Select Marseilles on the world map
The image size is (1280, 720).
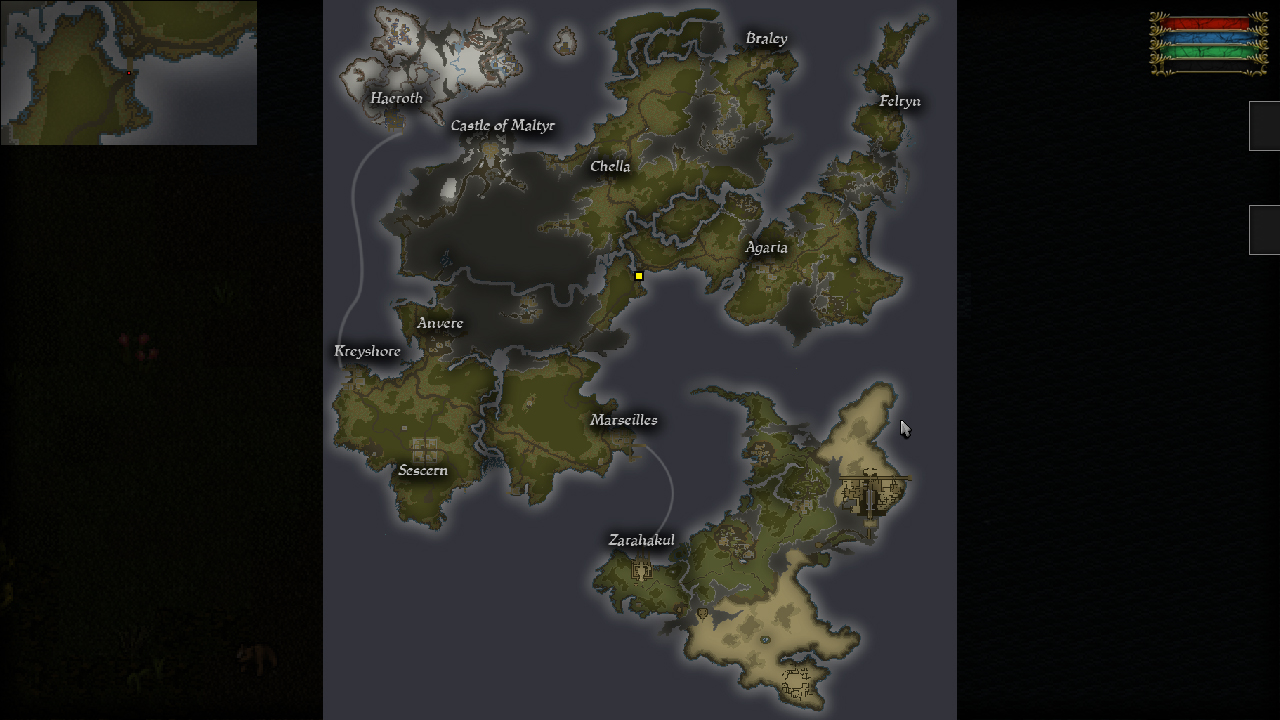pos(624,421)
